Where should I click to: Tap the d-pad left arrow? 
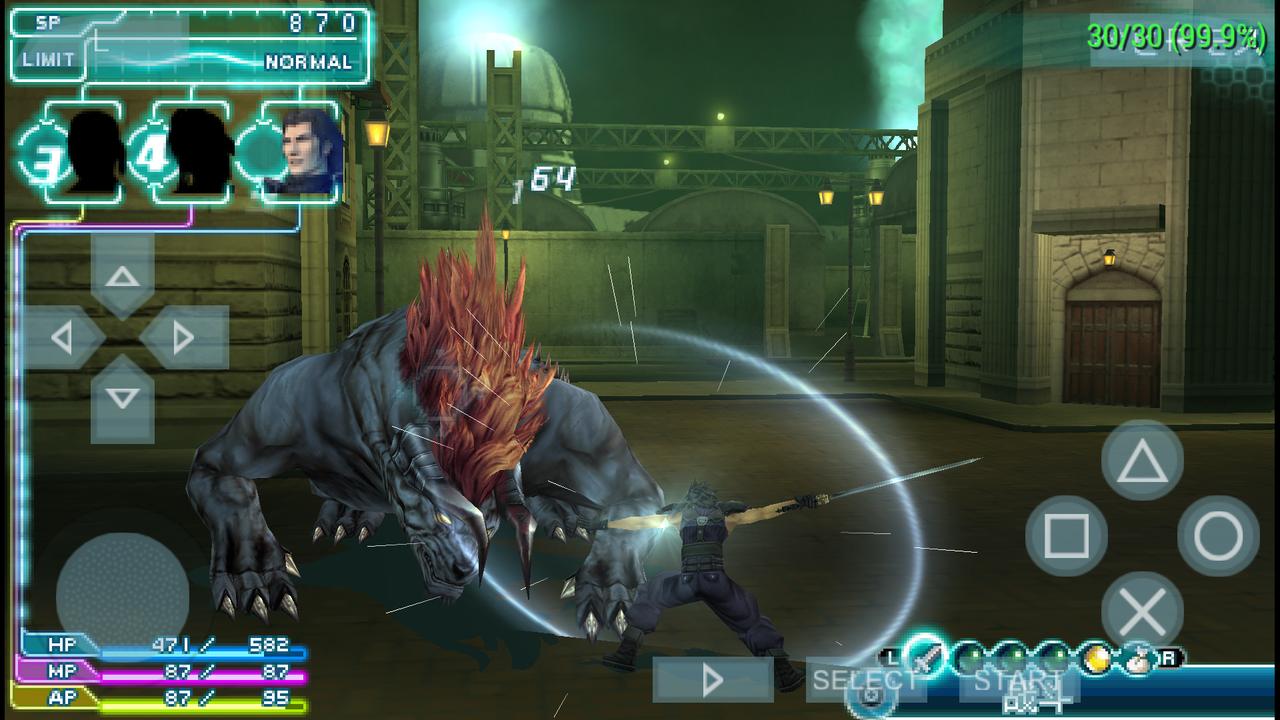tap(62, 338)
